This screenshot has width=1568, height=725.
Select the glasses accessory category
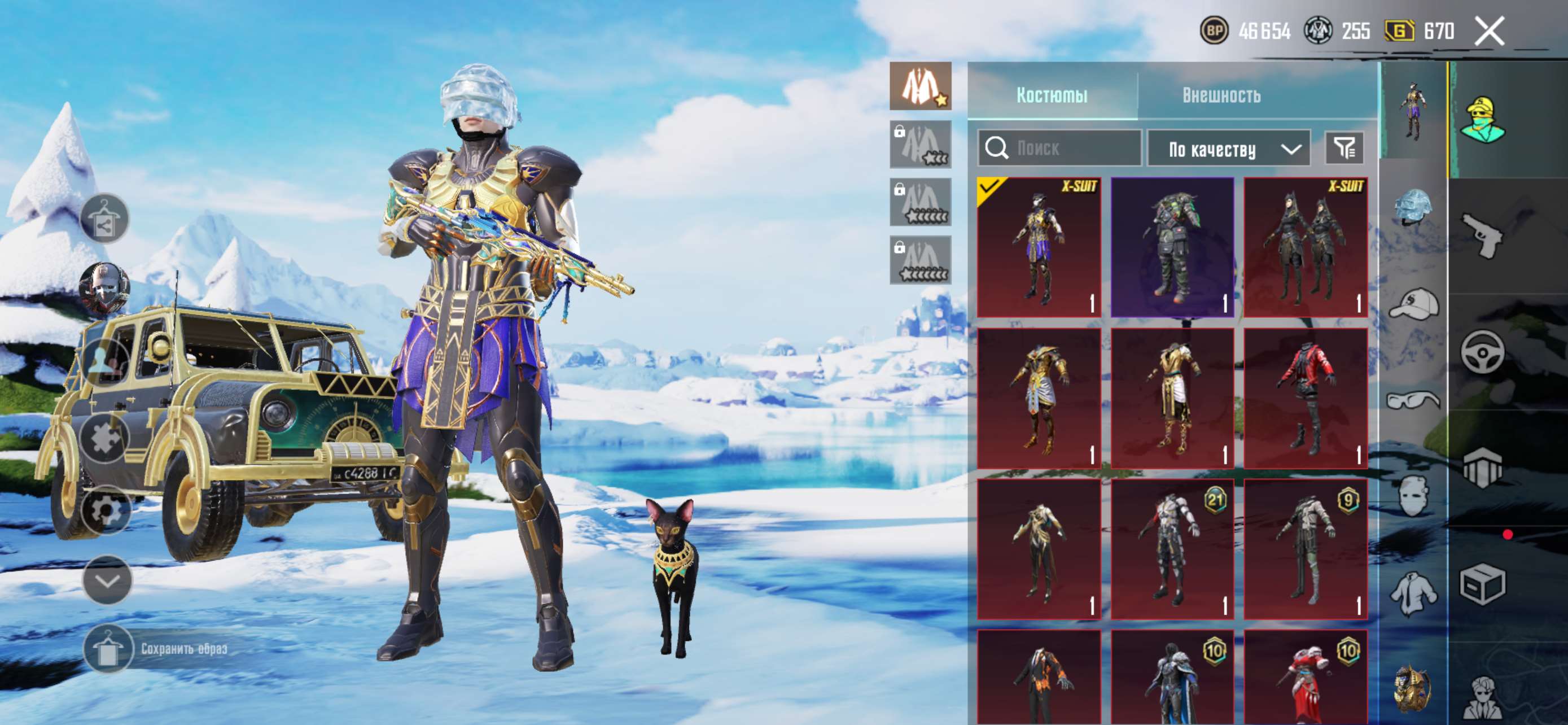tap(1413, 400)
